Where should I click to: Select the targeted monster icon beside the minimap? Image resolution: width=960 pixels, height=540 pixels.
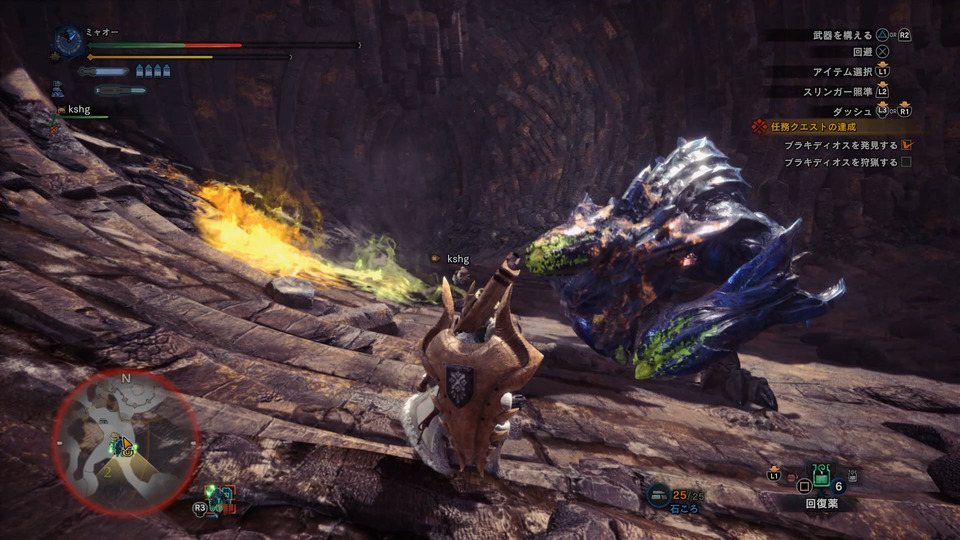[219, 495]
